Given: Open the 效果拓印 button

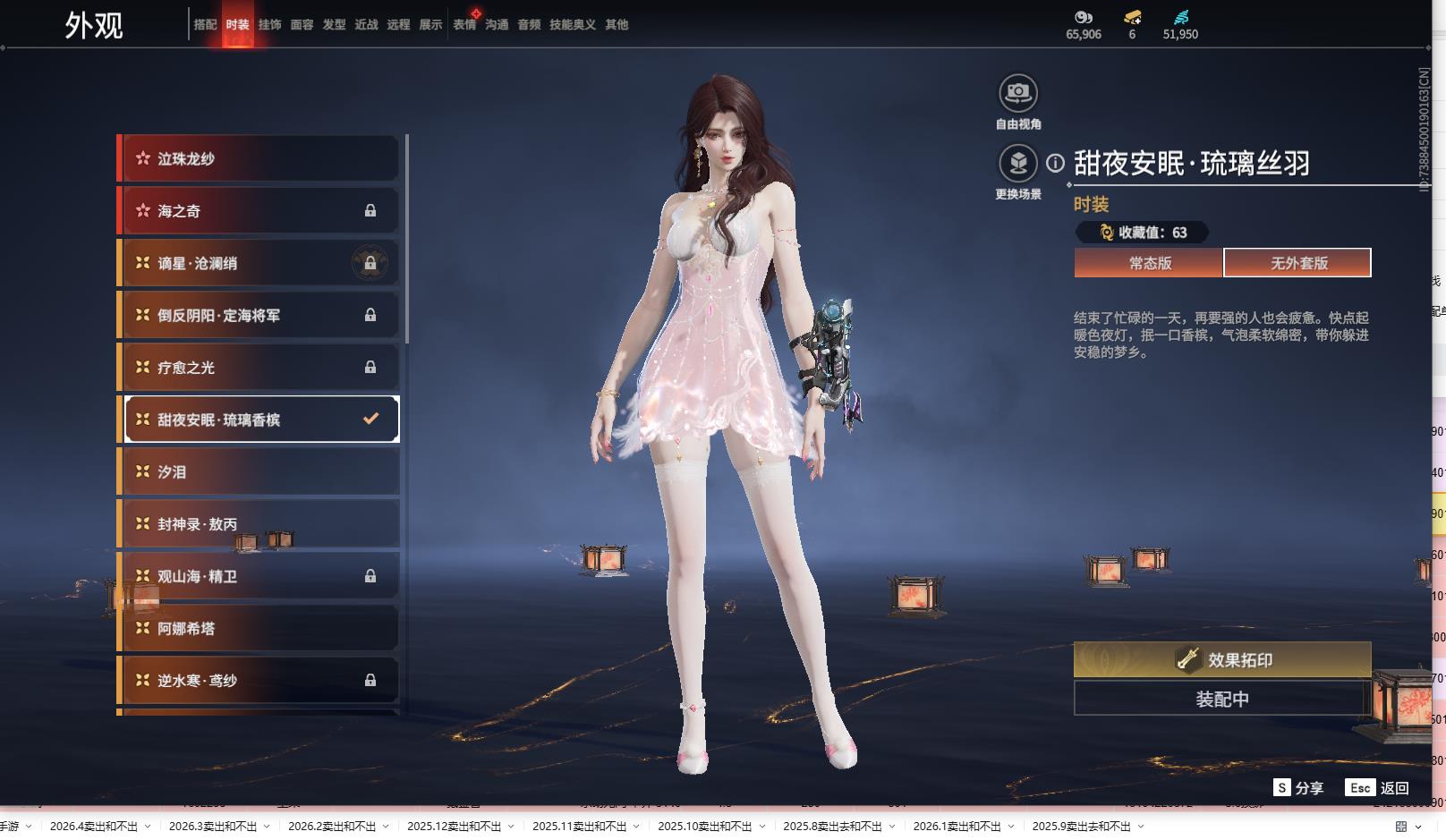Looking at the screenshot, I should pos(1222,660).
